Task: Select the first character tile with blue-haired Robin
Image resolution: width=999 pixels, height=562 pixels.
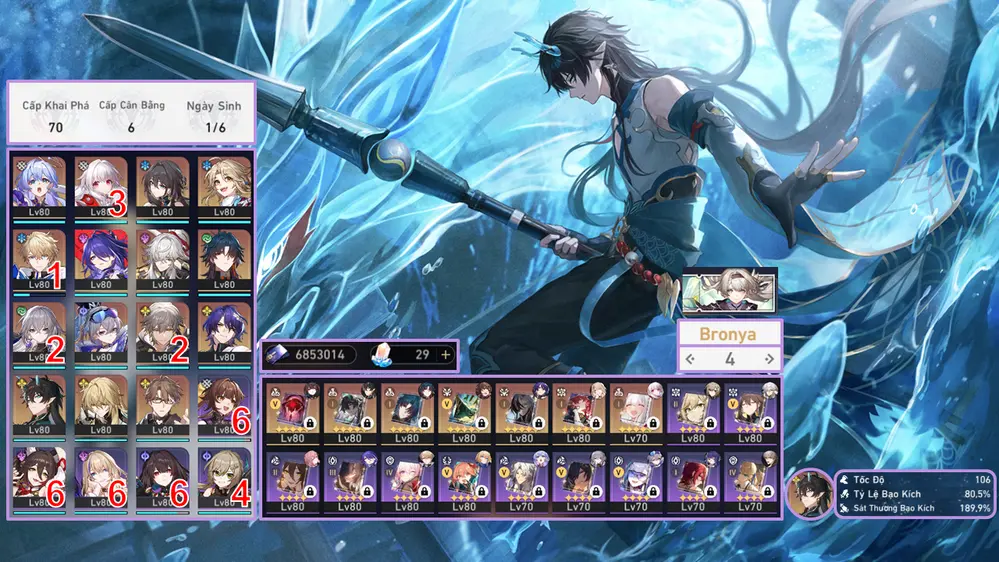Action: 40,185
